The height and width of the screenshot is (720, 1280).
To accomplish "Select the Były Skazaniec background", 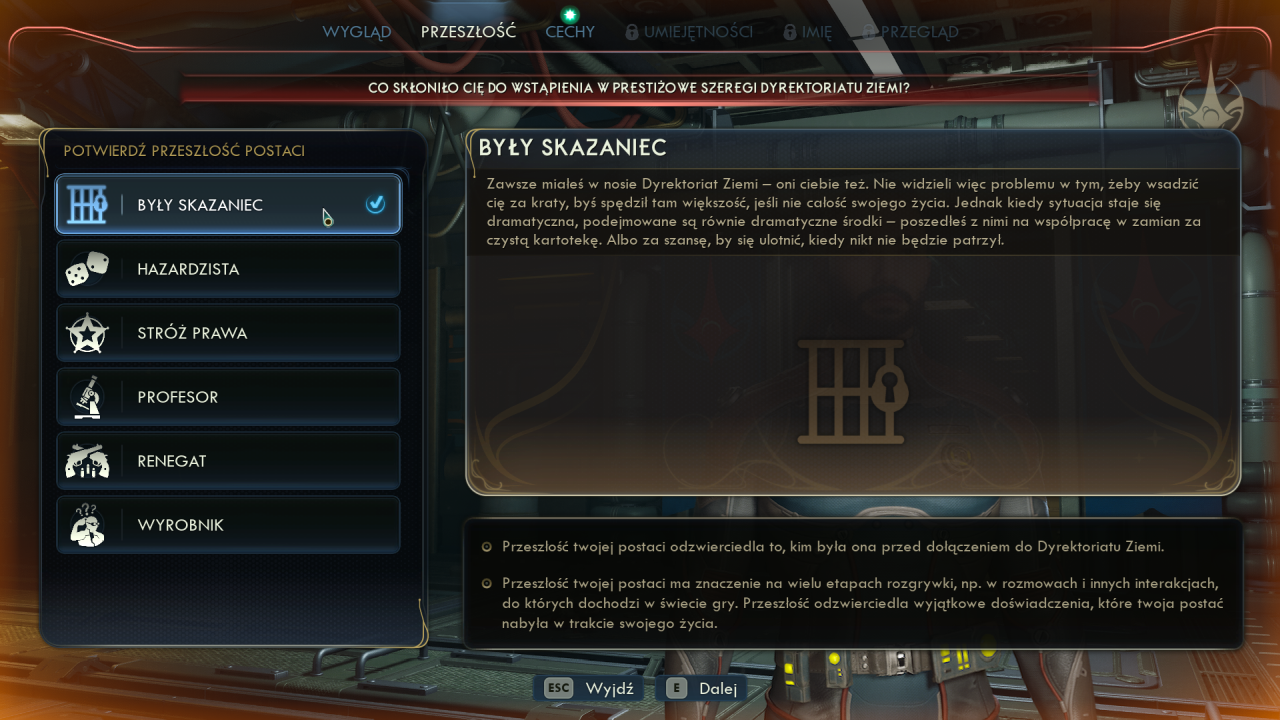I will point(228,205).
